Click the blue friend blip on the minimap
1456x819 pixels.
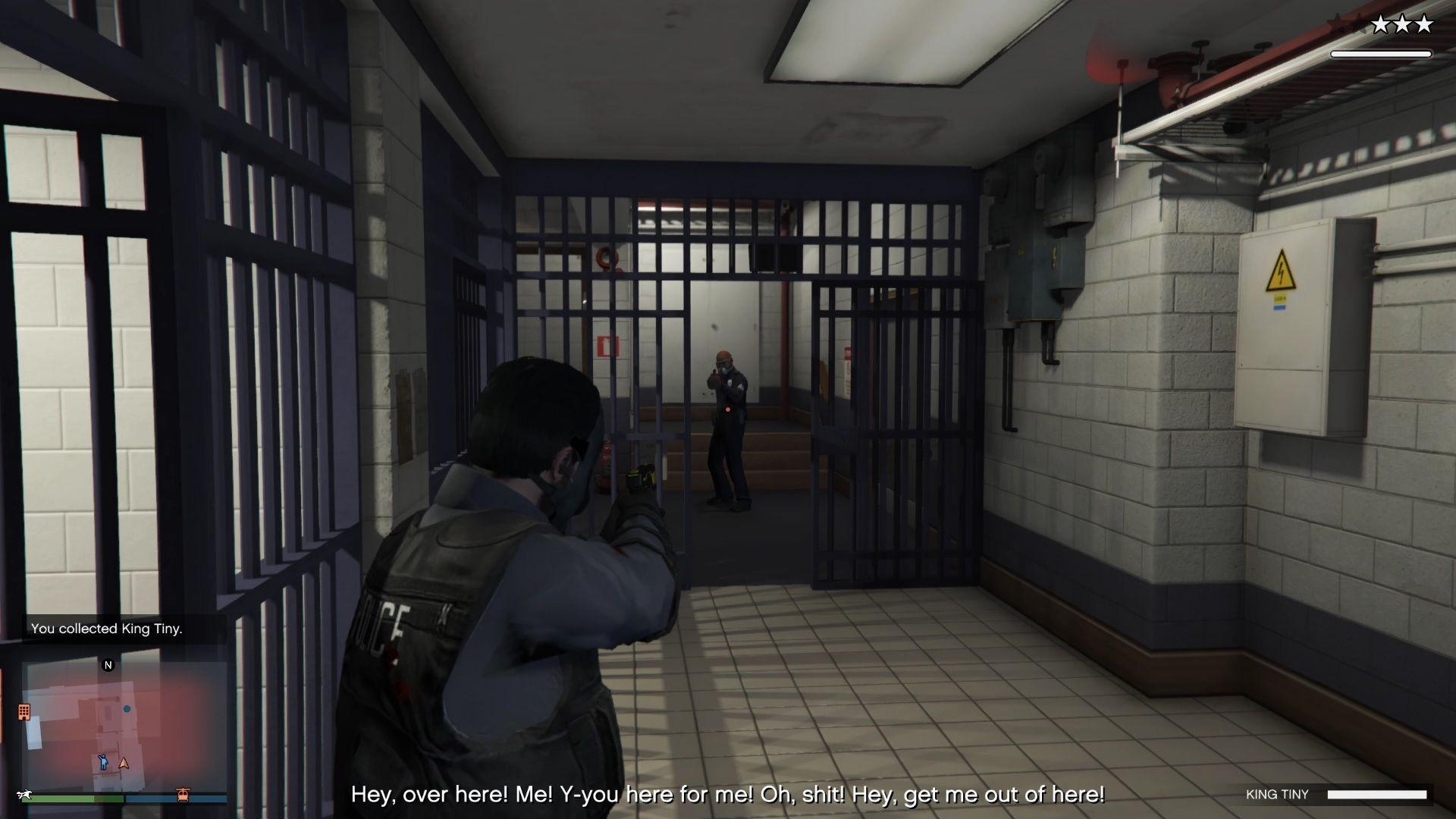point(127,710)
